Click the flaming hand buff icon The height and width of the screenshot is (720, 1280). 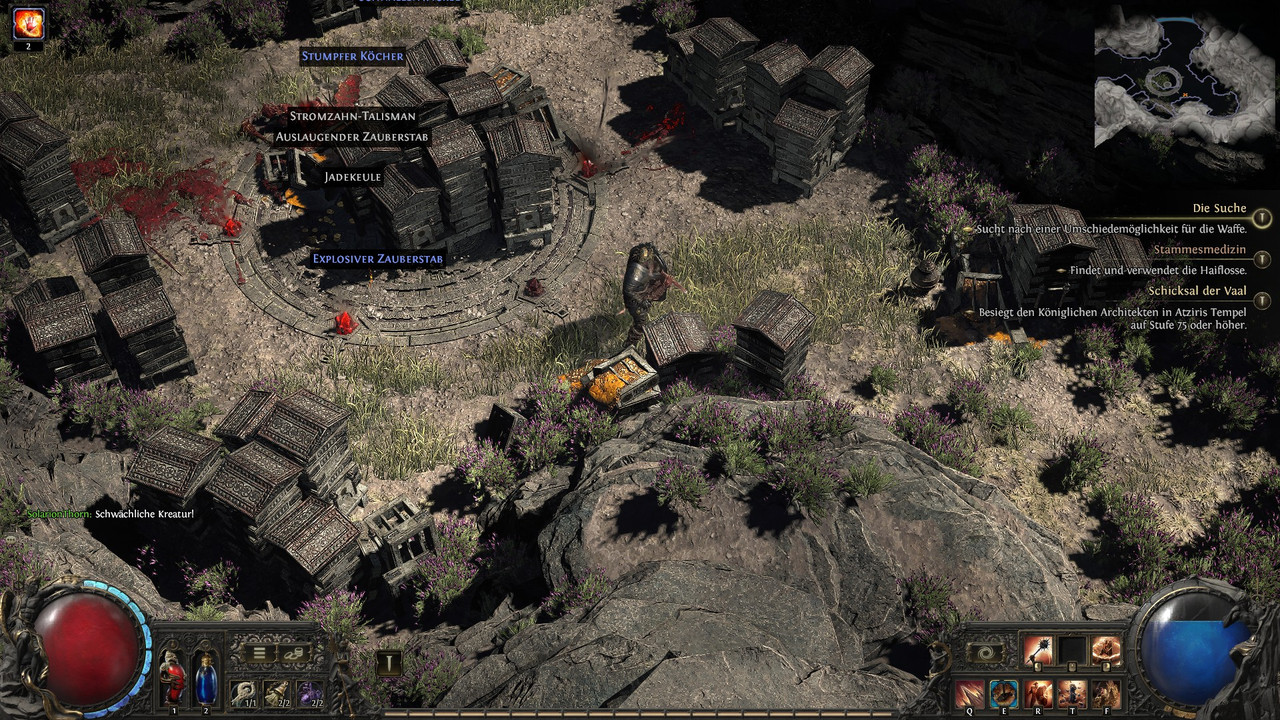coord(28,22)
